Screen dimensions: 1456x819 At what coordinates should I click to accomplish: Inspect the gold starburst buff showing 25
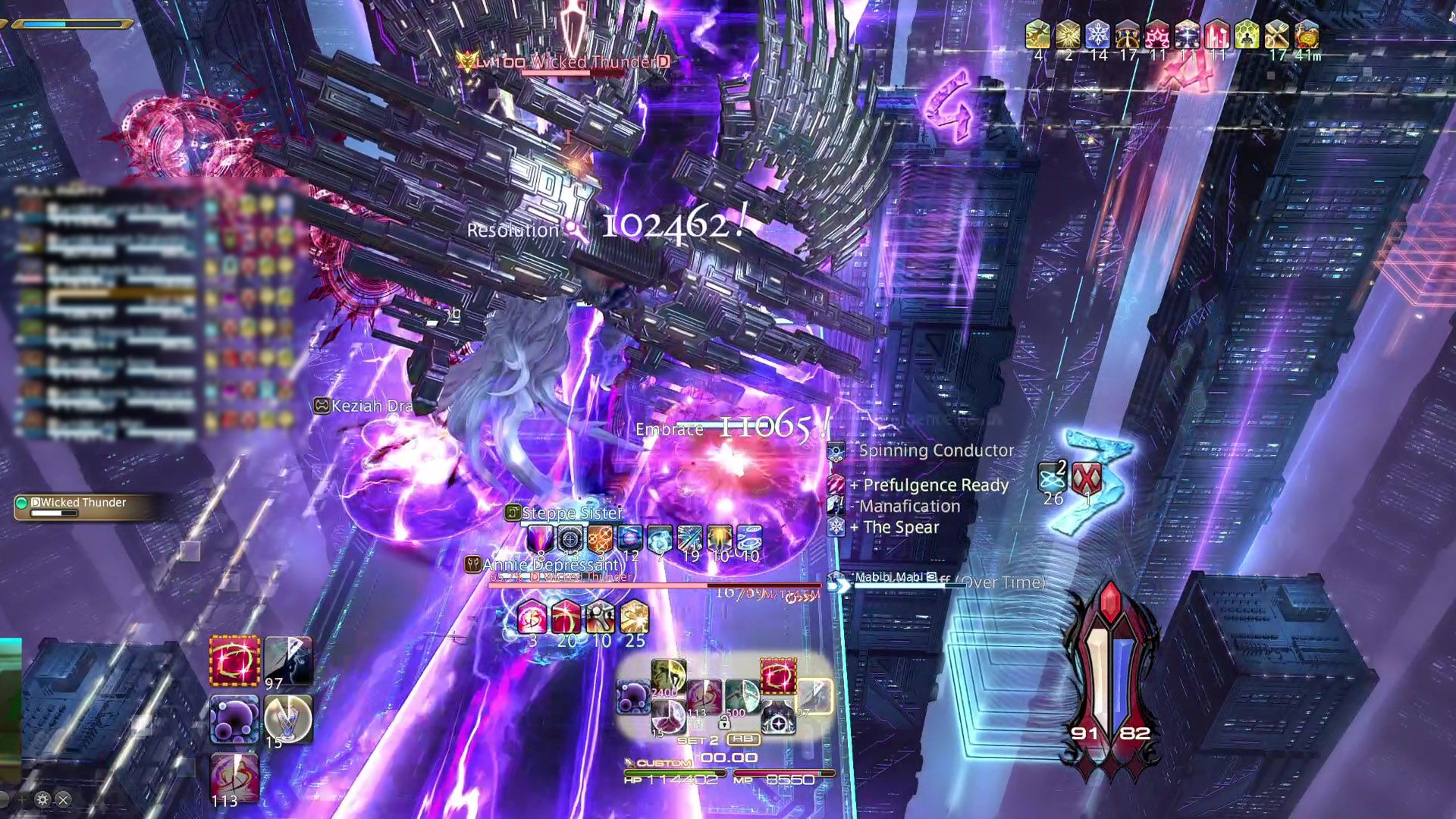(634, 618)
